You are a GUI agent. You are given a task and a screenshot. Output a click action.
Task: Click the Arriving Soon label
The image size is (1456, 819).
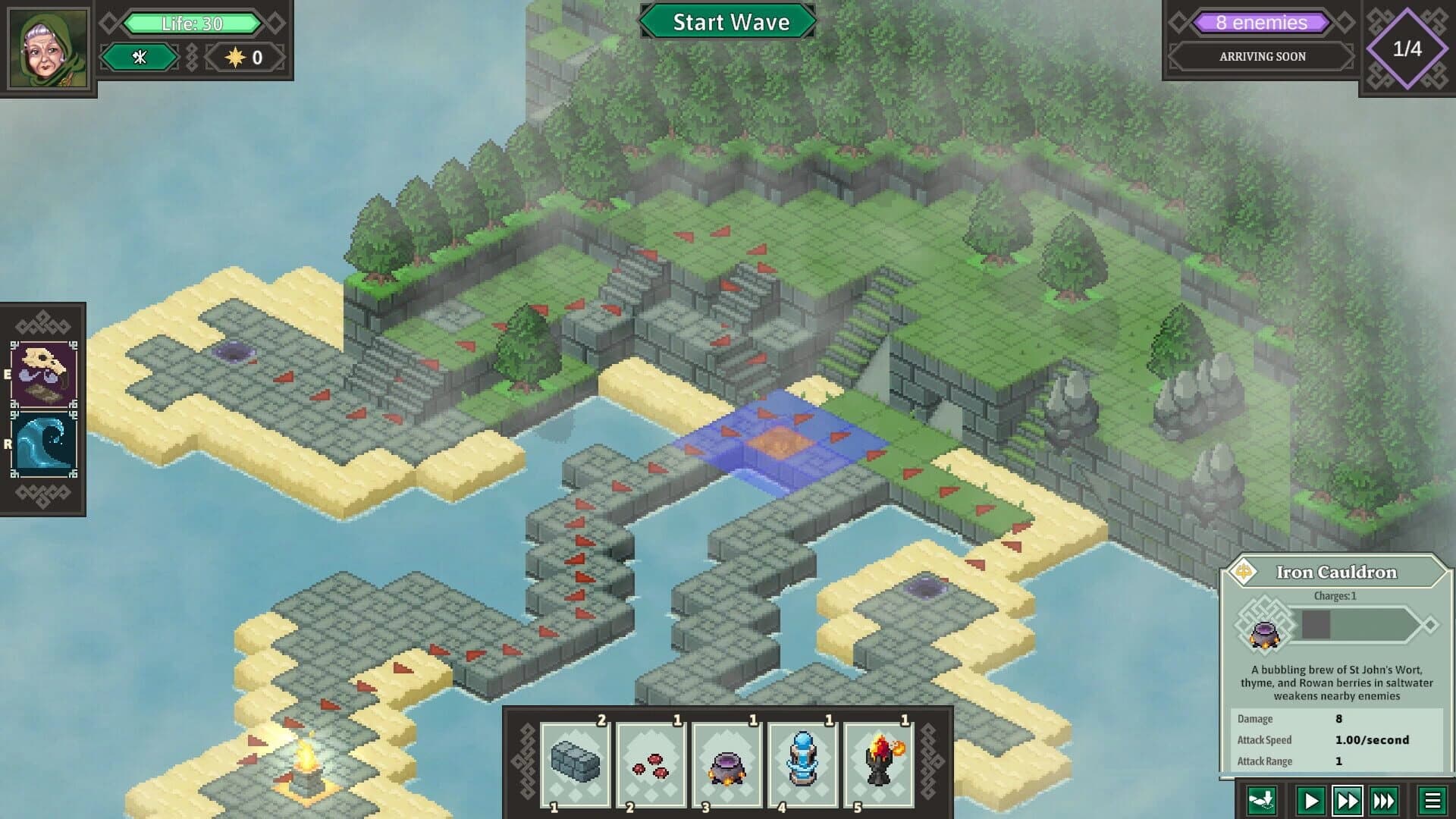pos(1261,56)
